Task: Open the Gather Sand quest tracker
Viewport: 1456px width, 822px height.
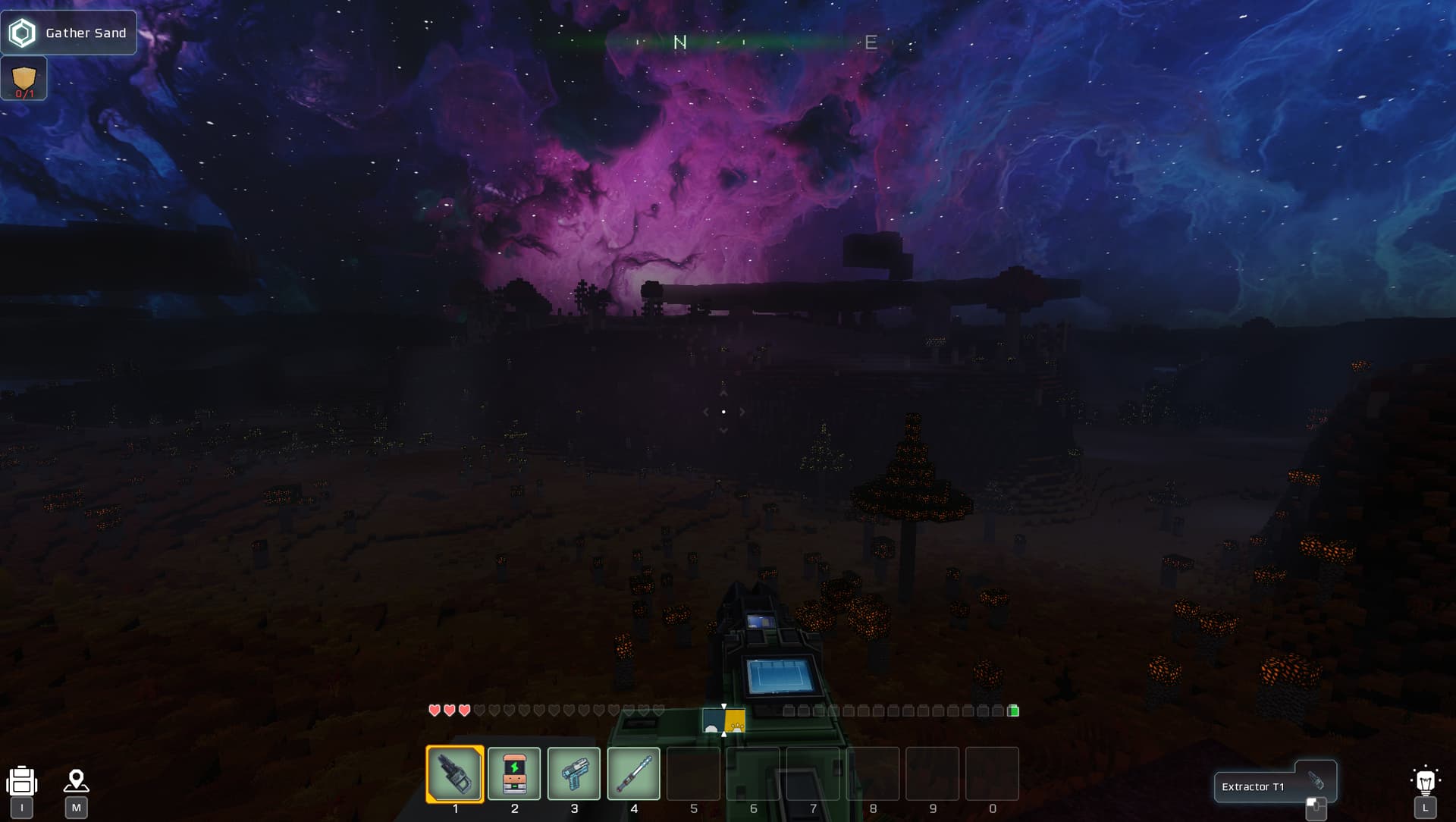Action: tap(68, 33)
